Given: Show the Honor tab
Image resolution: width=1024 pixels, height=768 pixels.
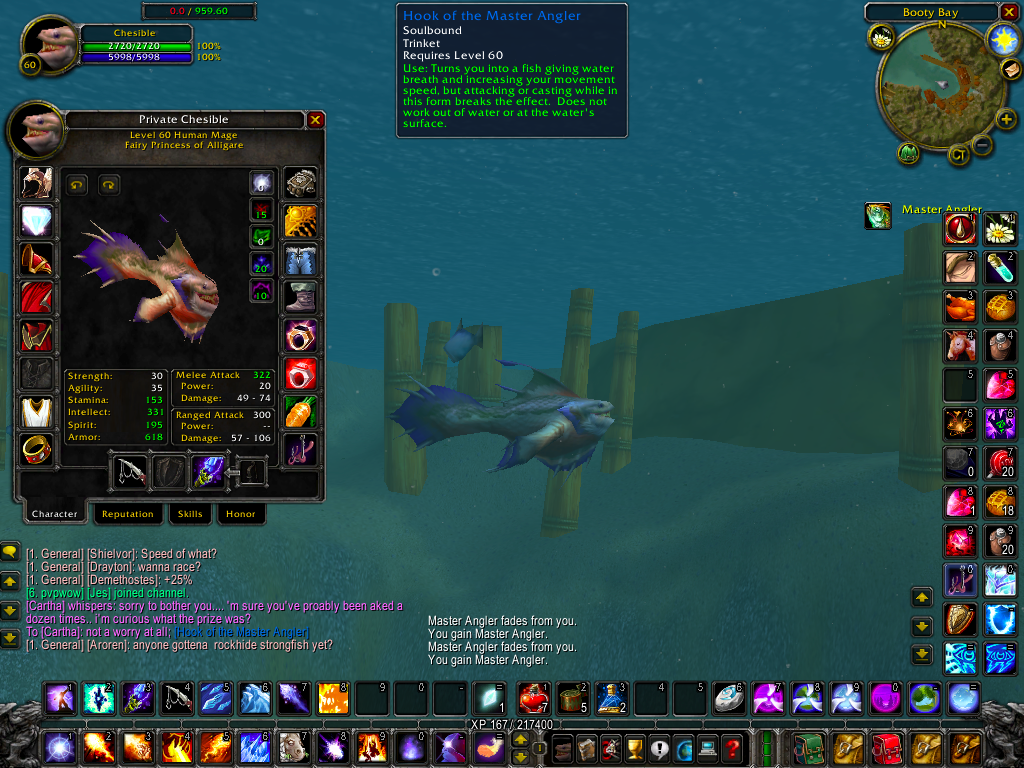Looking at the screenshot, I should coord(240,514).
